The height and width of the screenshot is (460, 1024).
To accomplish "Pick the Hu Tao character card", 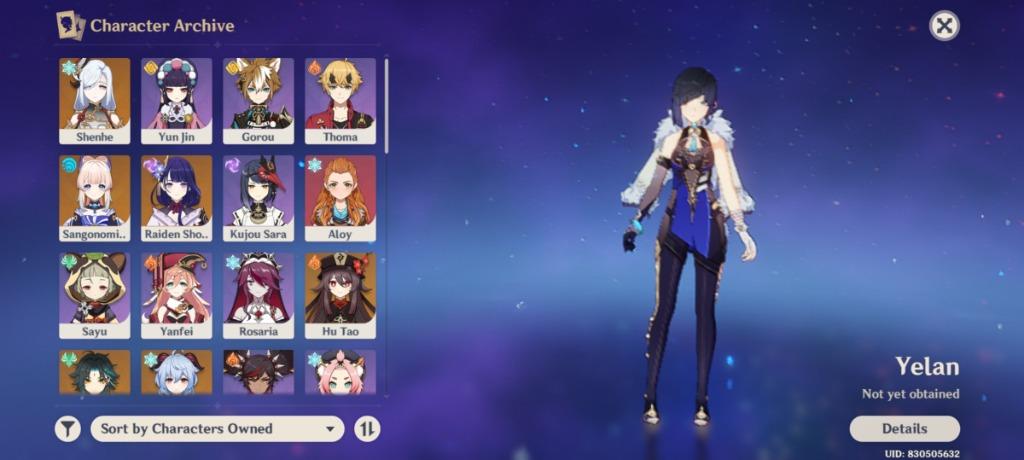I will pos(340,295).
